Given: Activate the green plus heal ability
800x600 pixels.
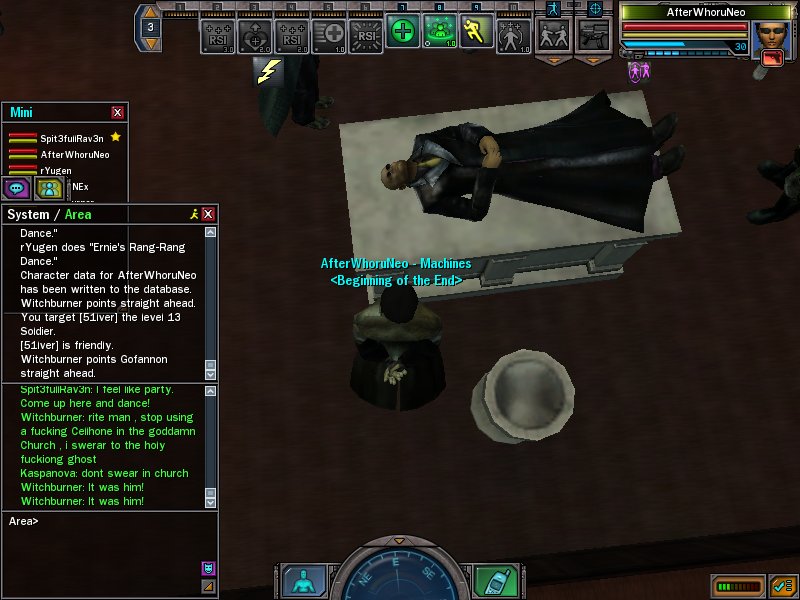Looking at the screenshot, I should [402, 32].
